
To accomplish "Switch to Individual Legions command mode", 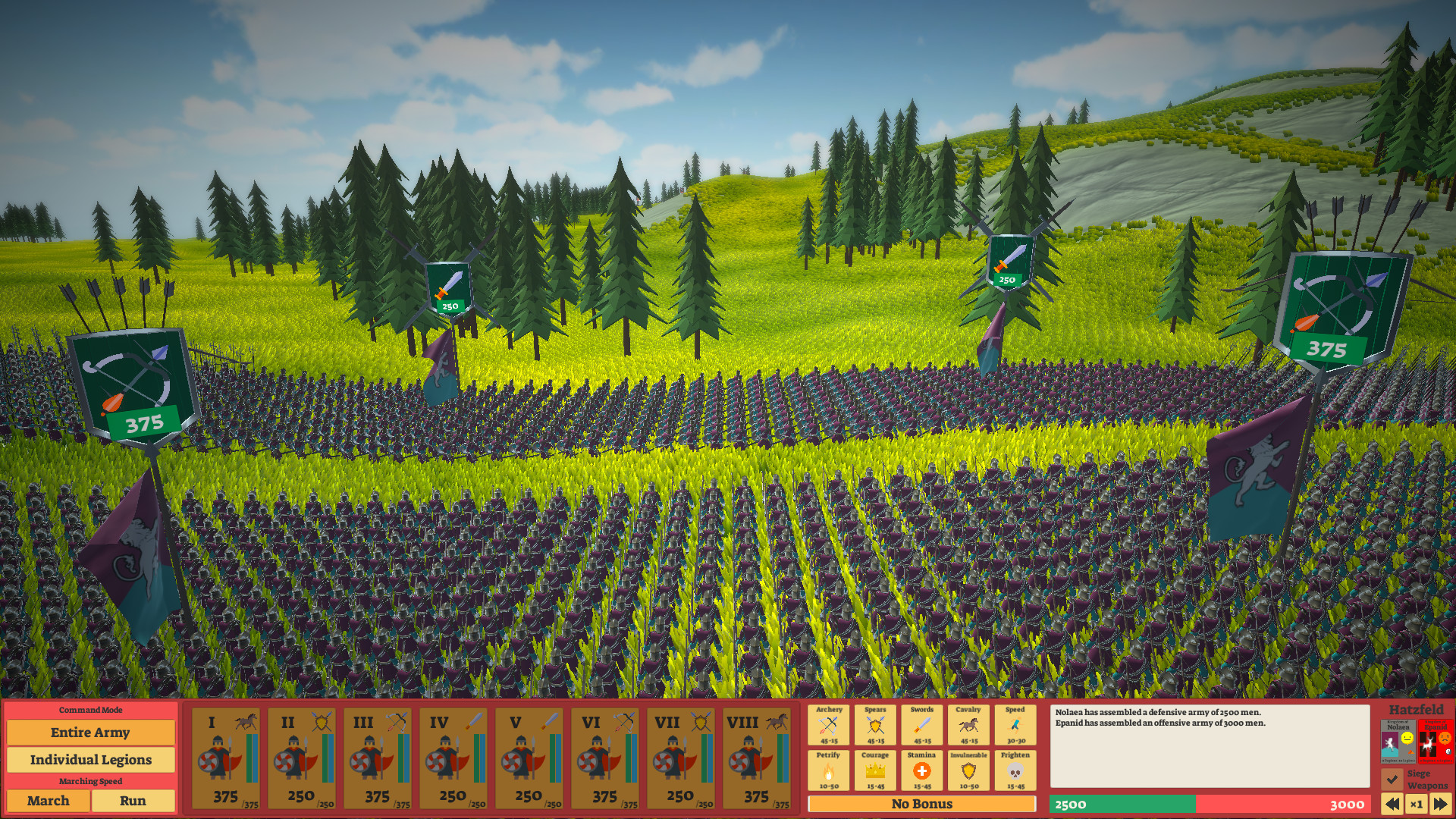I will (89, 759).
